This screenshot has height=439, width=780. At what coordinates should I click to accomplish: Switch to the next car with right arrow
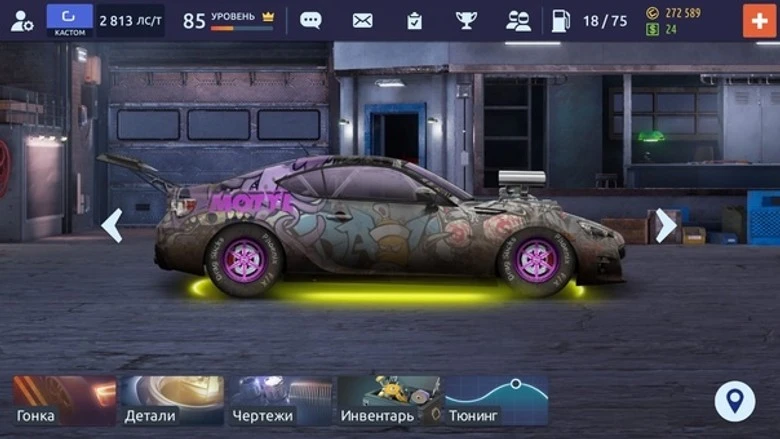[665, 225]
